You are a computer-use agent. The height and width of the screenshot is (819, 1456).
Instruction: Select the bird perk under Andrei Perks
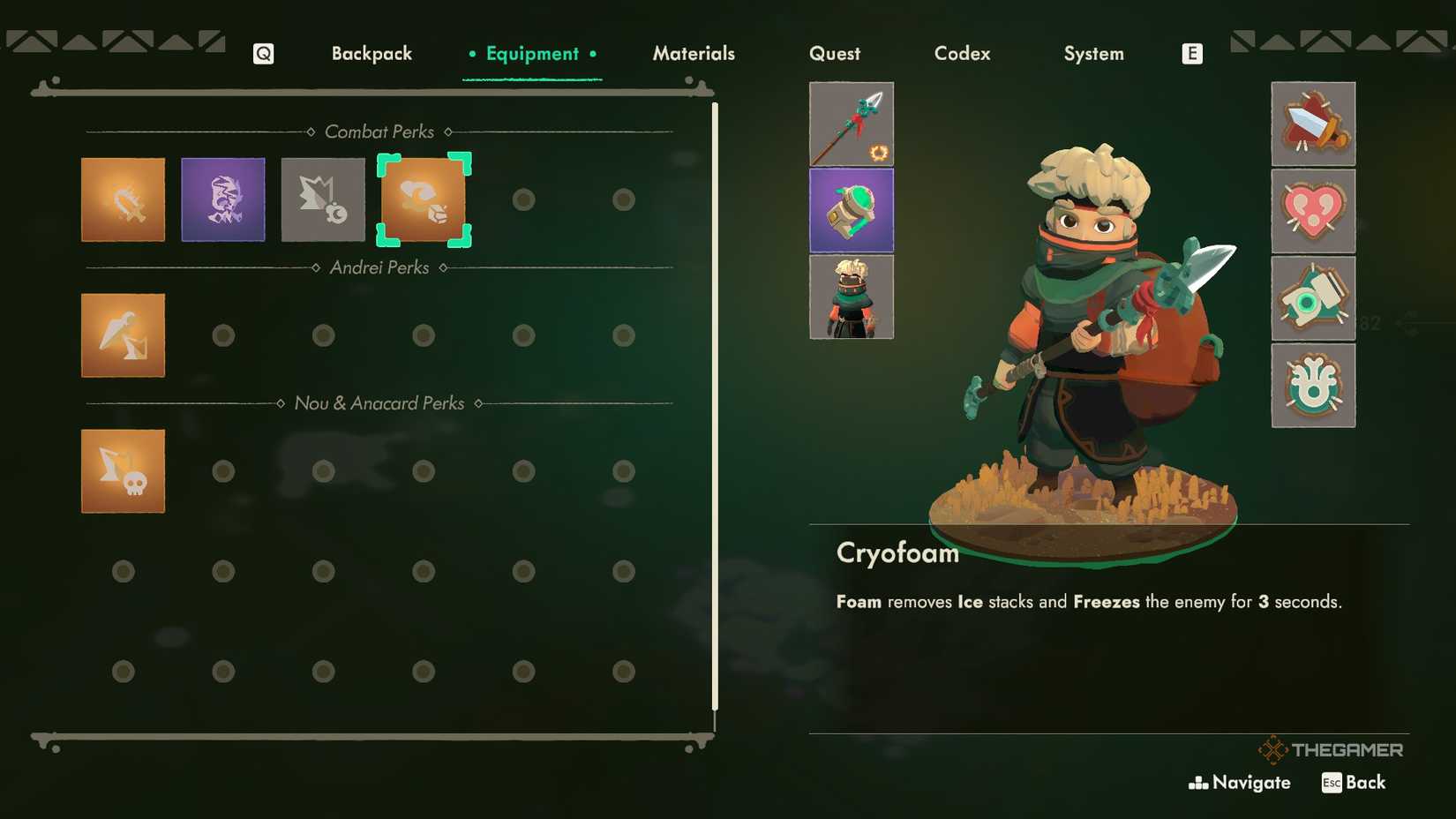pos(123,335)
